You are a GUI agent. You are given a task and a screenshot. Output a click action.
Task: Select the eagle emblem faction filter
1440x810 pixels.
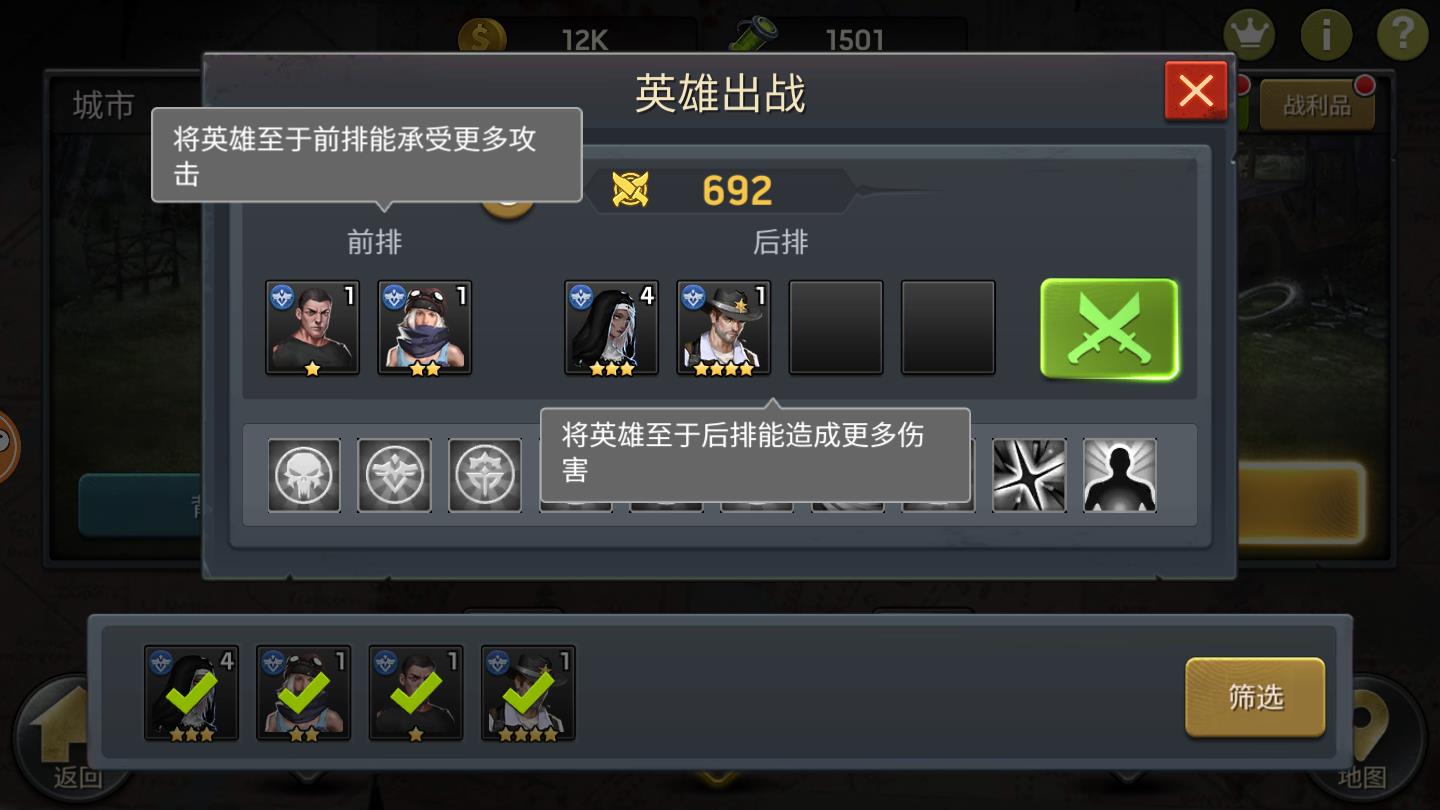click(394, 475)
